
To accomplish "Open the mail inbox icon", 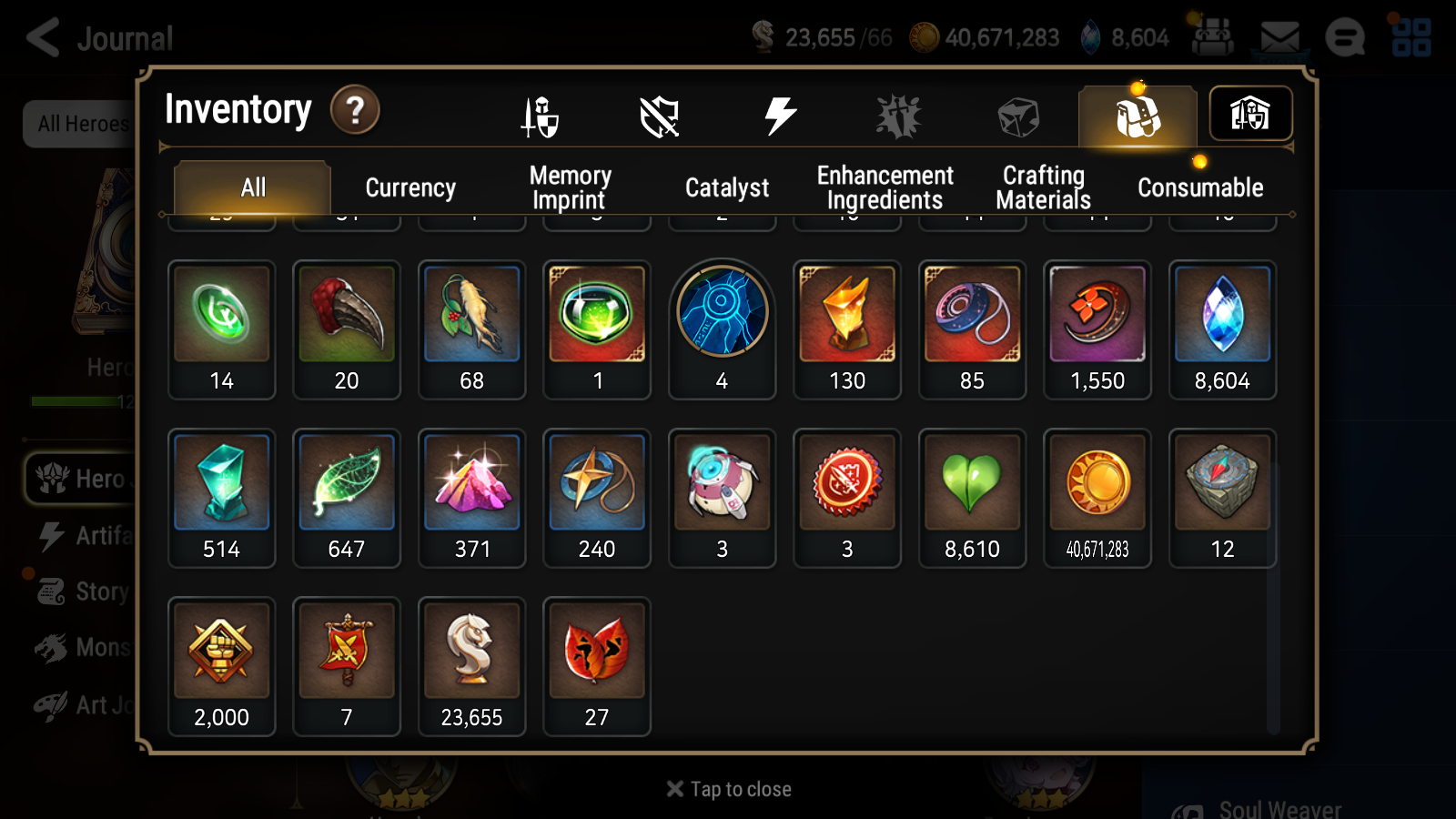I will pos(1280,37).
